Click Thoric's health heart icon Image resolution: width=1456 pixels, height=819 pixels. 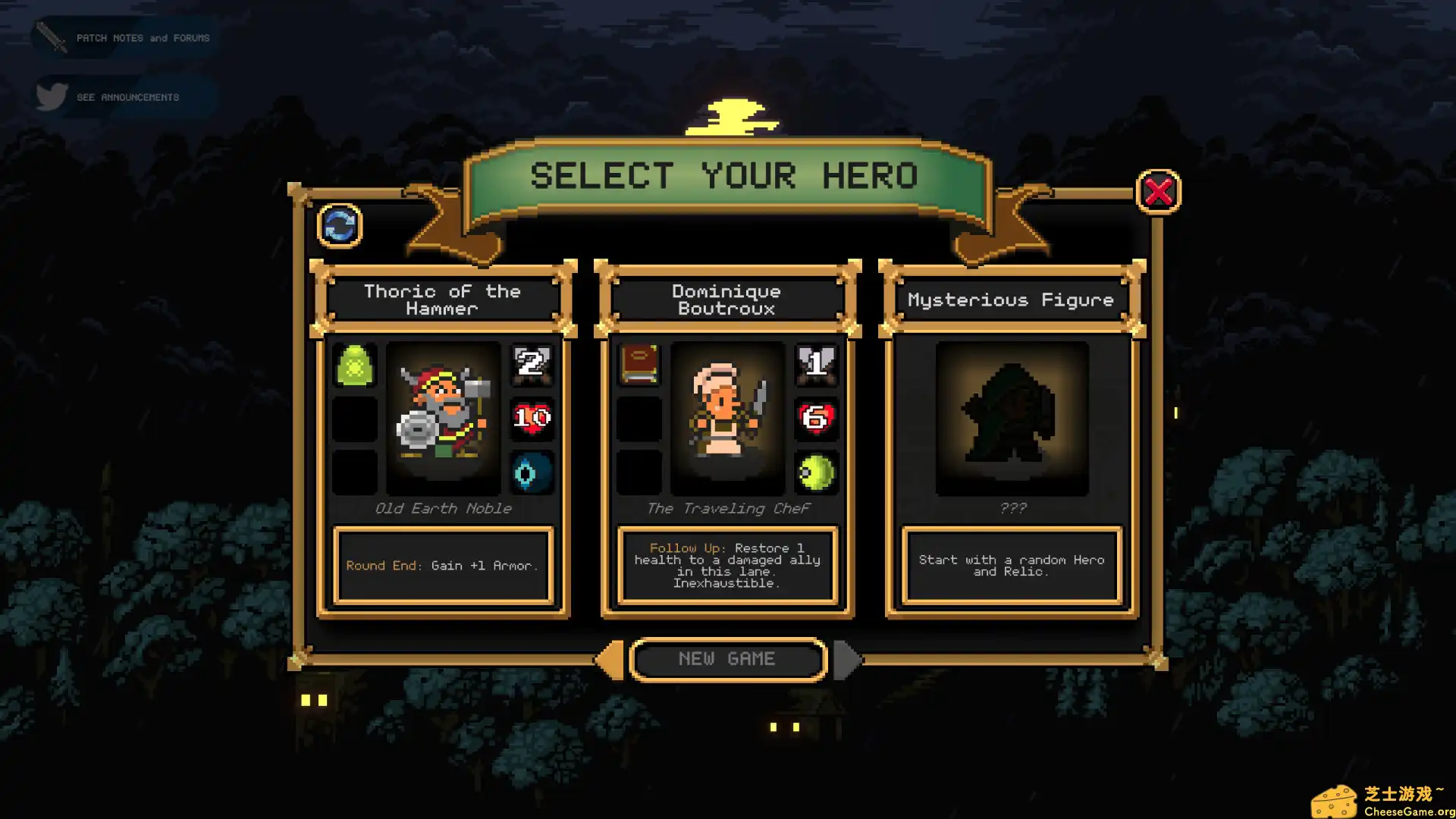click(x=532, y=419)
